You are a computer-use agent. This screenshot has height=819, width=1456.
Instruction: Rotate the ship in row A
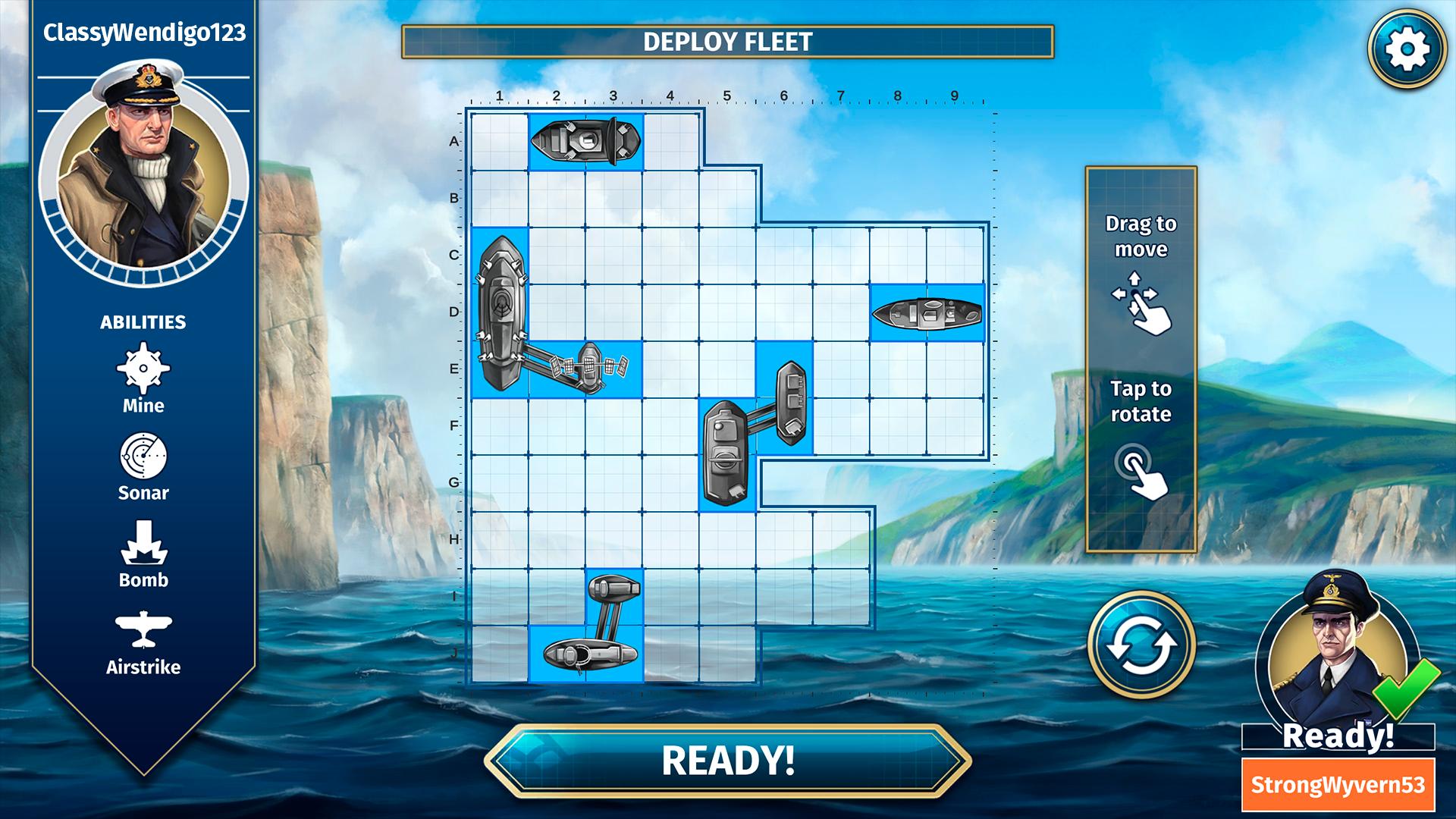(x=585, y=141)
